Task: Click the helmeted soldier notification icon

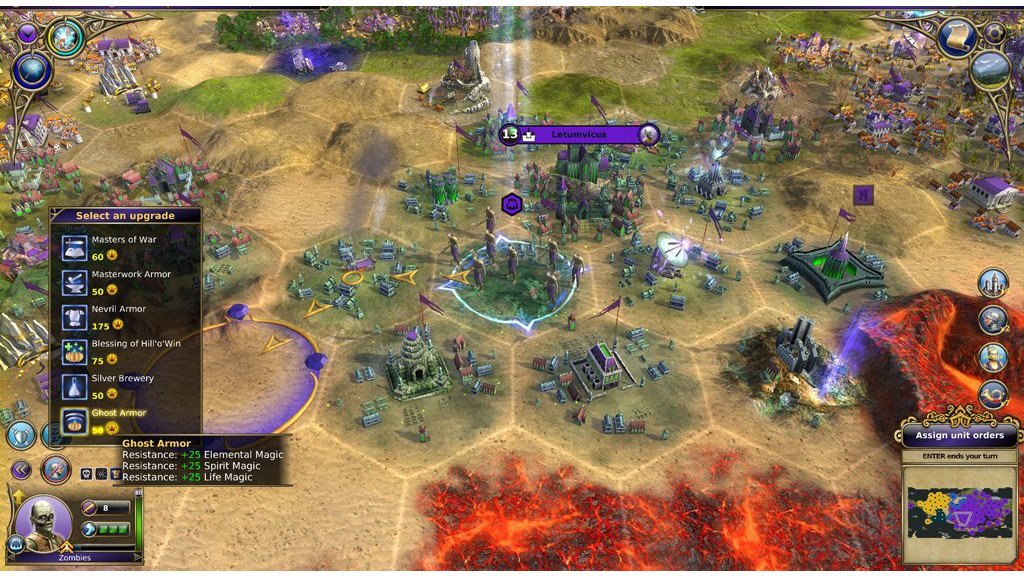Action: coord(993,320)
